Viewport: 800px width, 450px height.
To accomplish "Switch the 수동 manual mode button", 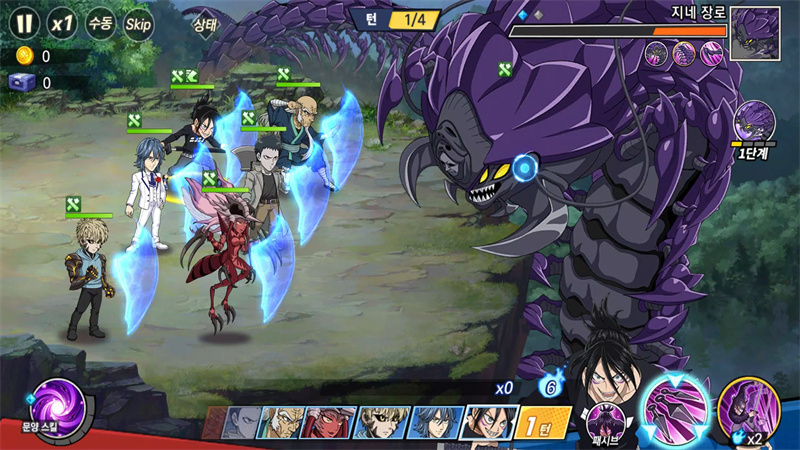I will click(100, 22).
